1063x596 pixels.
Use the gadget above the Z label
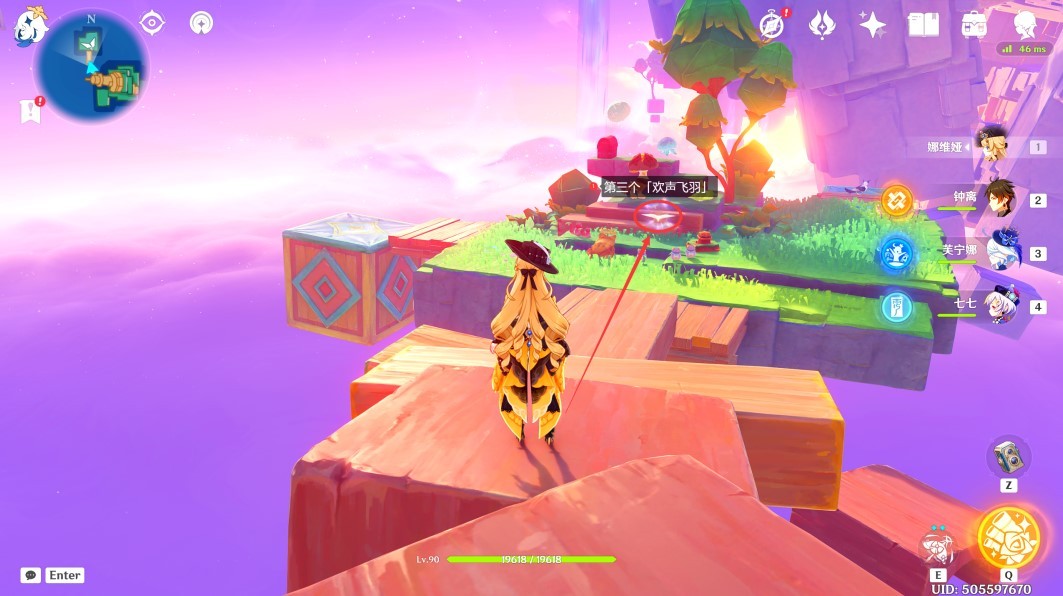tap(1008, 457)
